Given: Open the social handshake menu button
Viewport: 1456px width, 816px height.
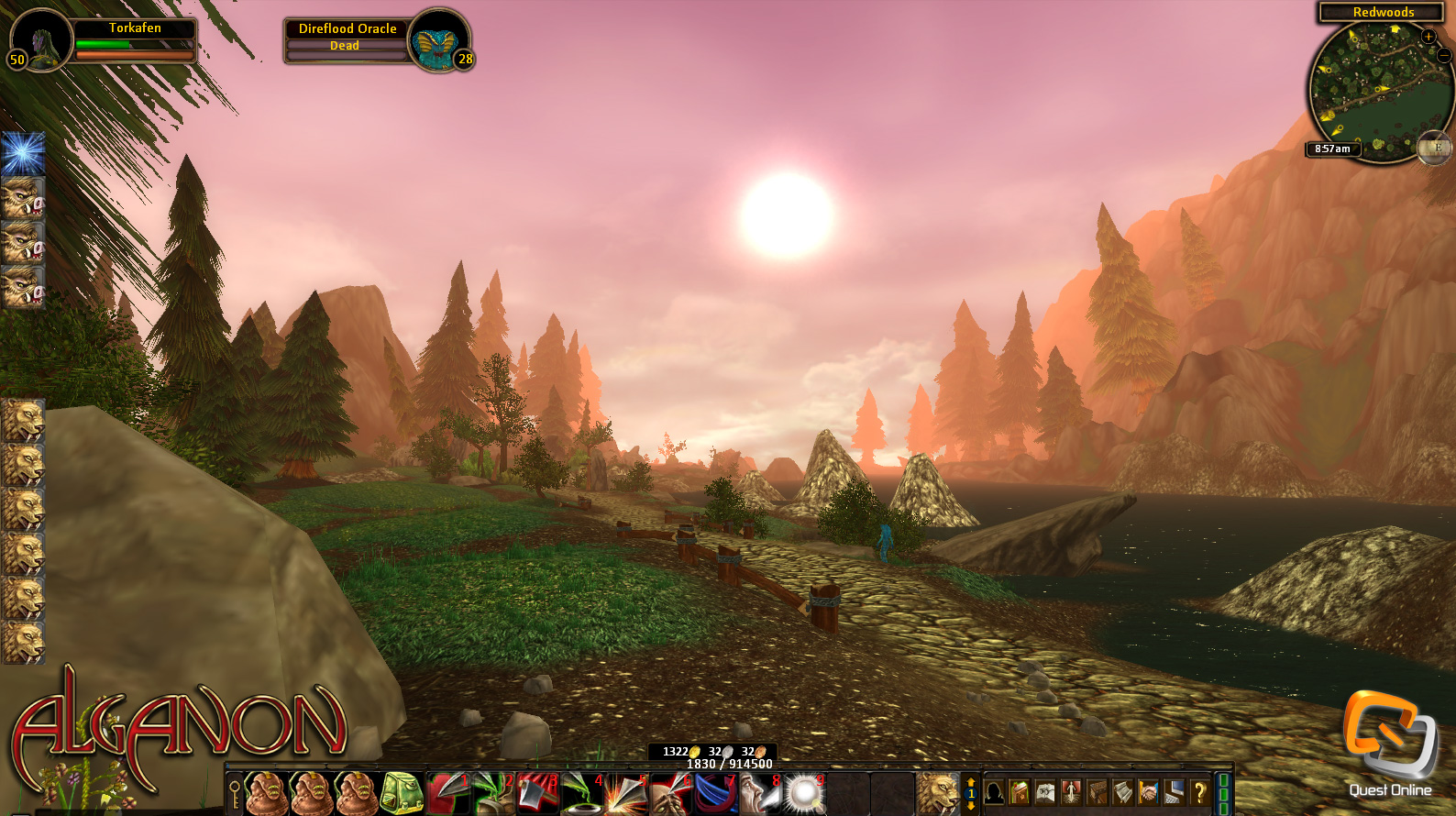Looking at the screenshot, I should pyautogui.click(x=1148, y=792).
